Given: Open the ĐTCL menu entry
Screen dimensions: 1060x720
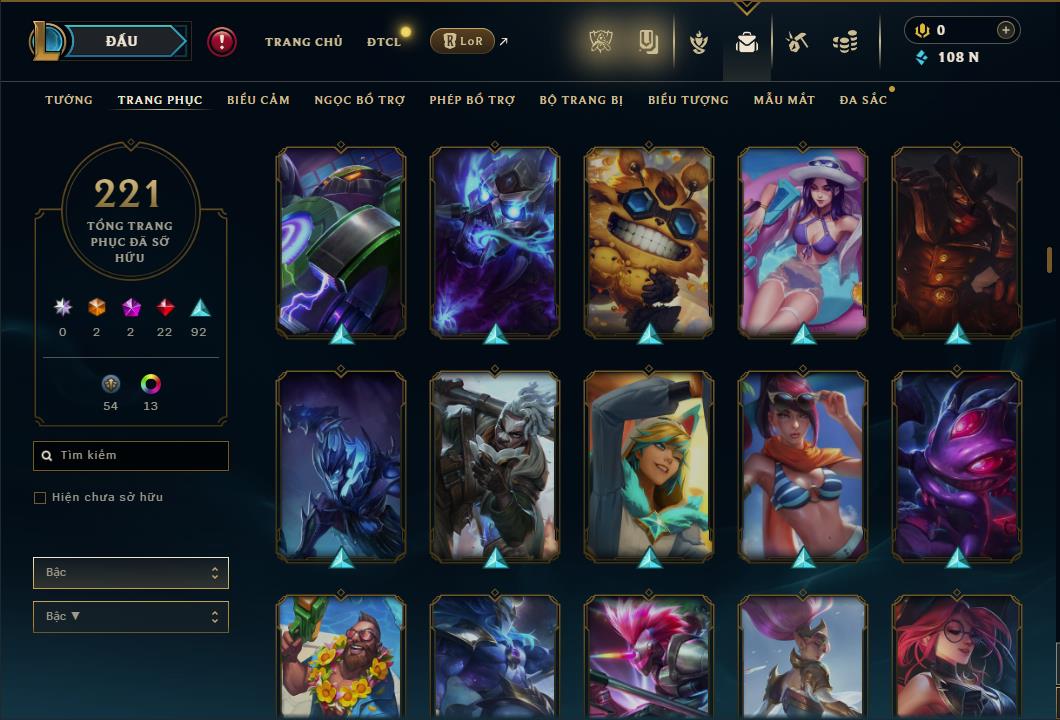Looking at the screenshot, I should pos(384,42).
